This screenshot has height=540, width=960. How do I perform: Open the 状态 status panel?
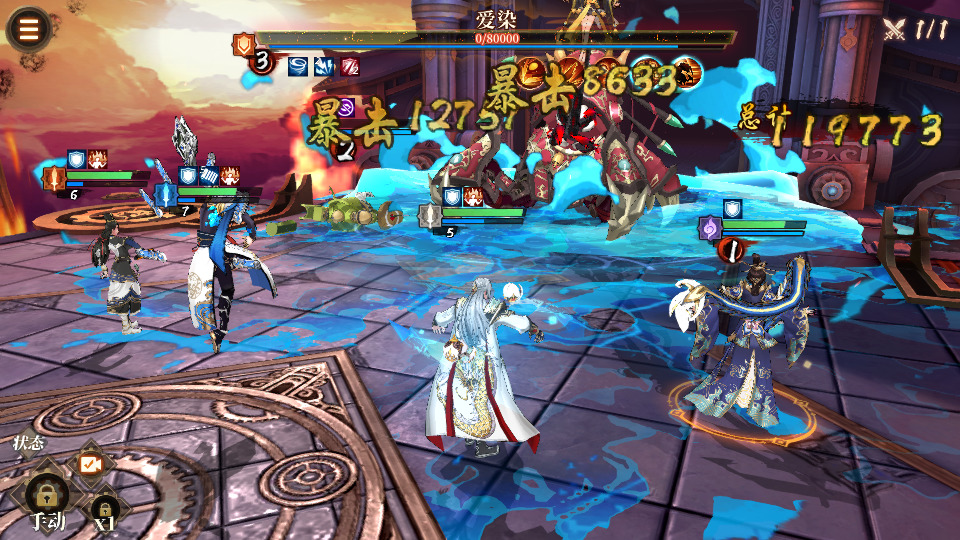(27, 443)
